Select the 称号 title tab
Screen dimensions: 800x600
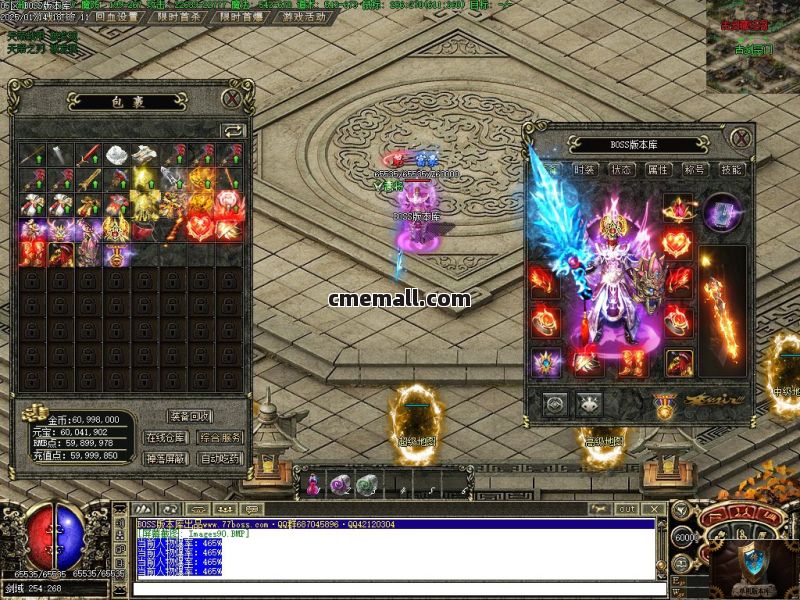pyautogui.click(x=694, y=170)
